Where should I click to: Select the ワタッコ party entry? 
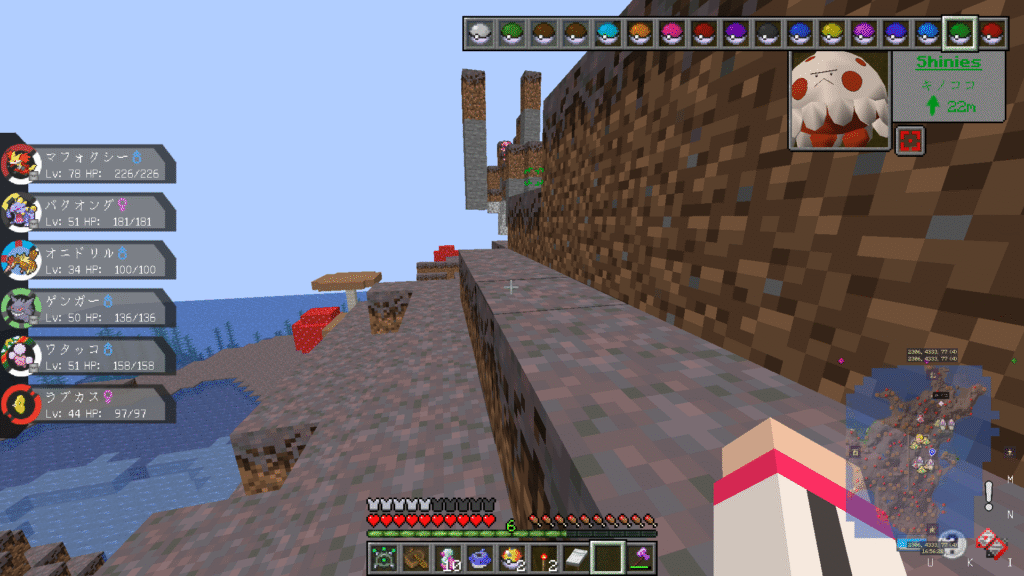pos(90,356)
